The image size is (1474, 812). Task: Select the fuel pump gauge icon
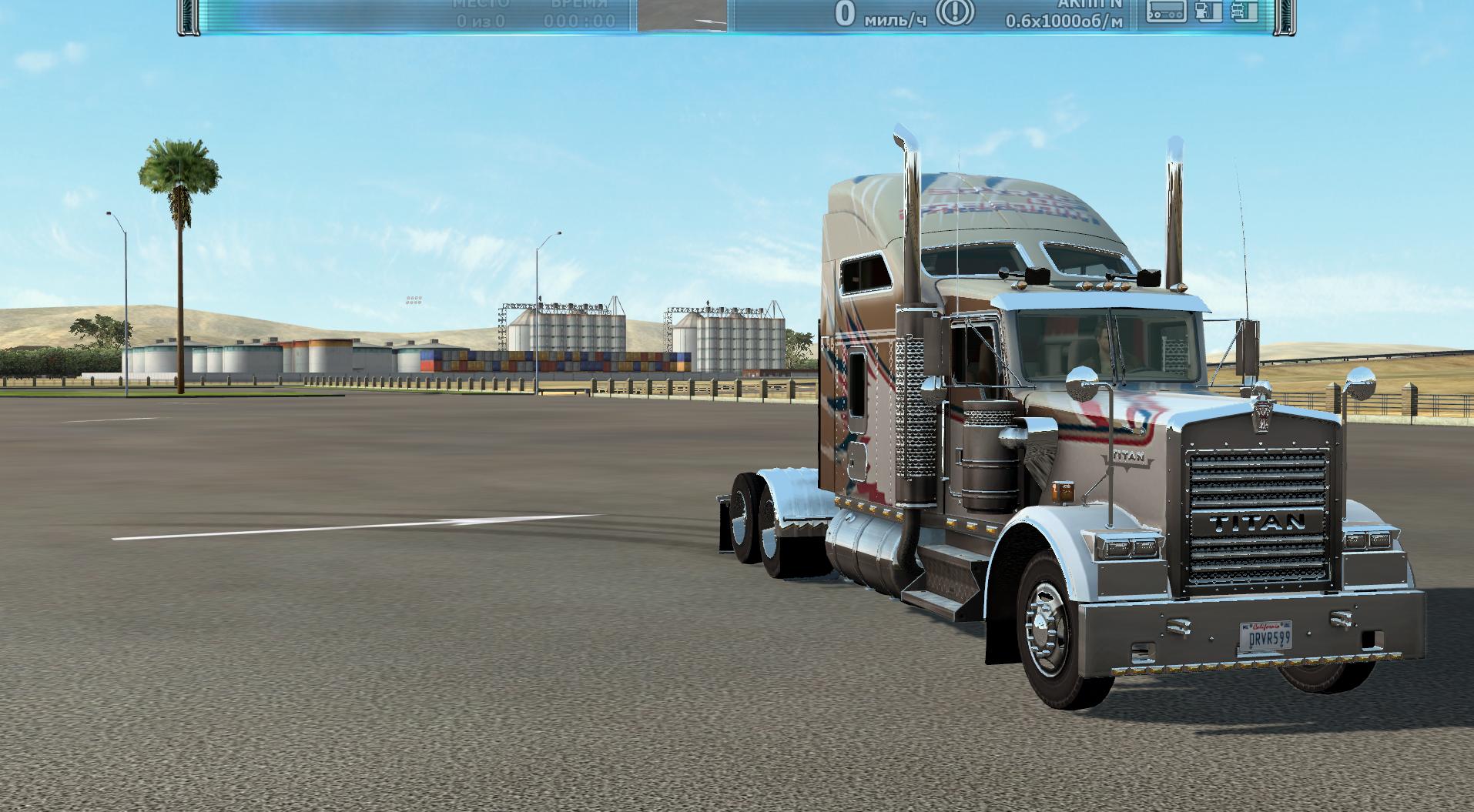tap(1208, 11)
